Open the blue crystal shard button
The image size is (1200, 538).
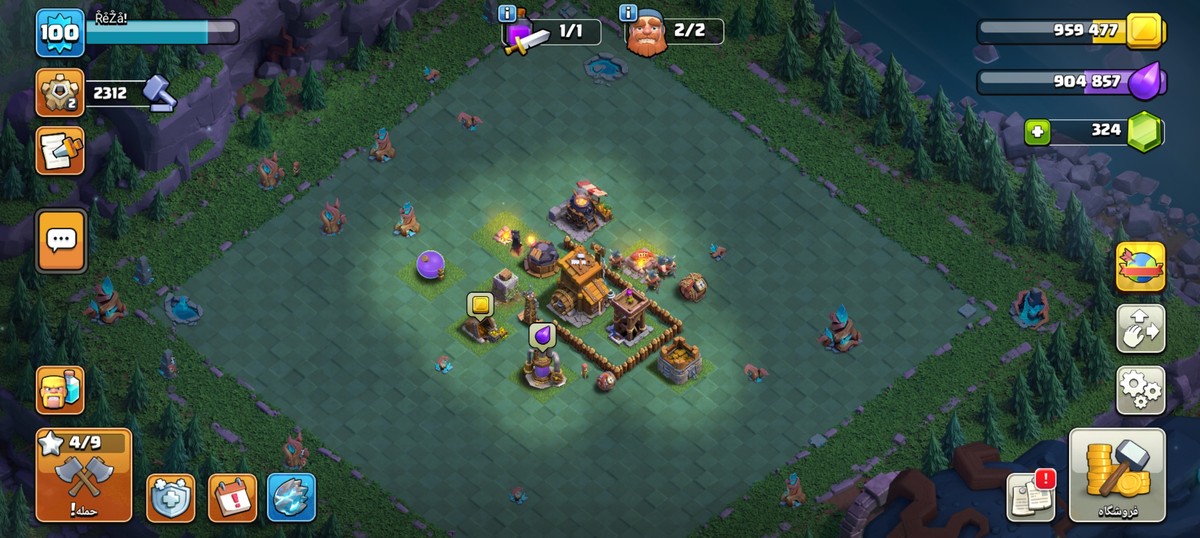pos(292,497)
